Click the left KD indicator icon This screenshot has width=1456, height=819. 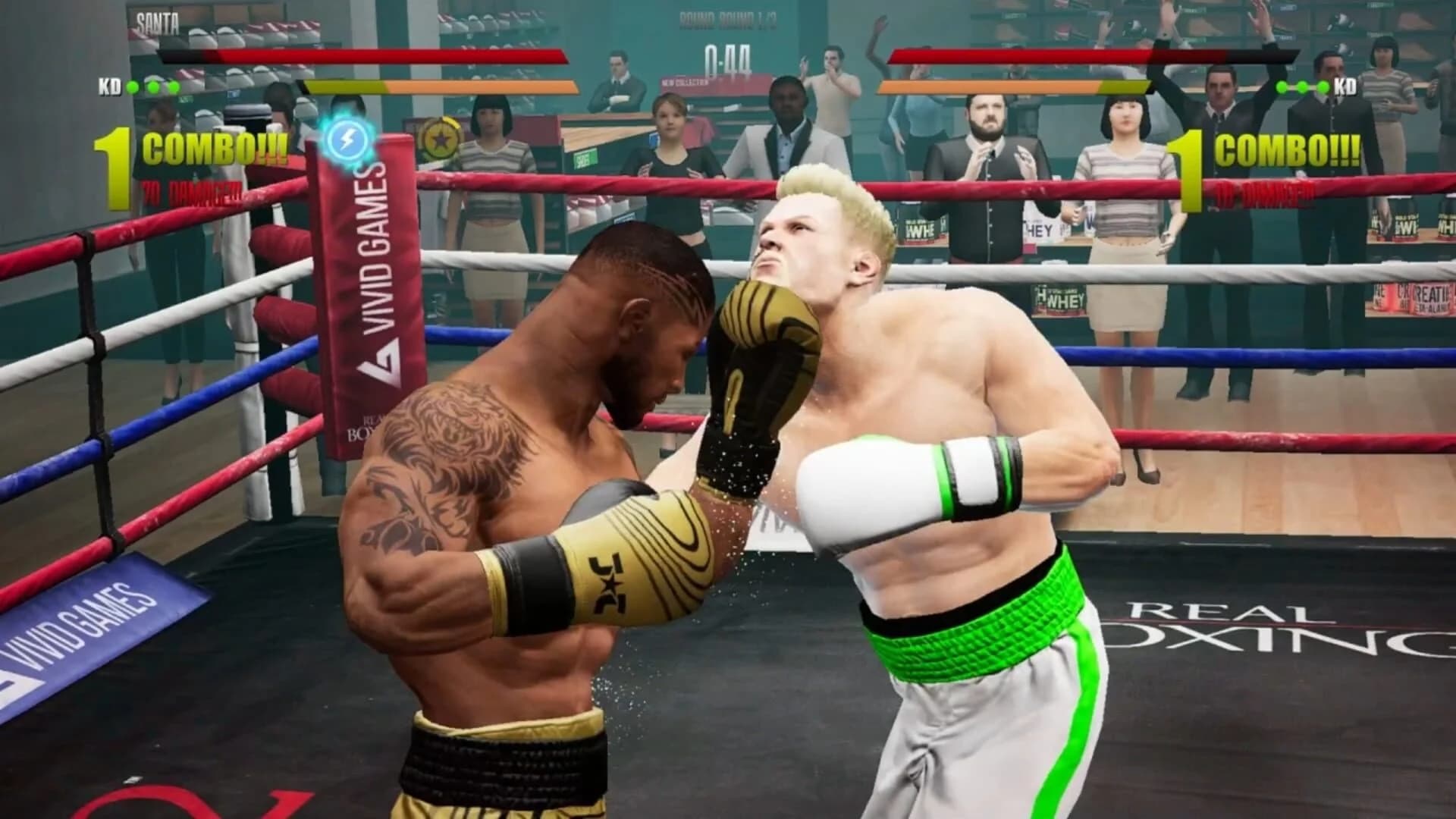(111, 87)
